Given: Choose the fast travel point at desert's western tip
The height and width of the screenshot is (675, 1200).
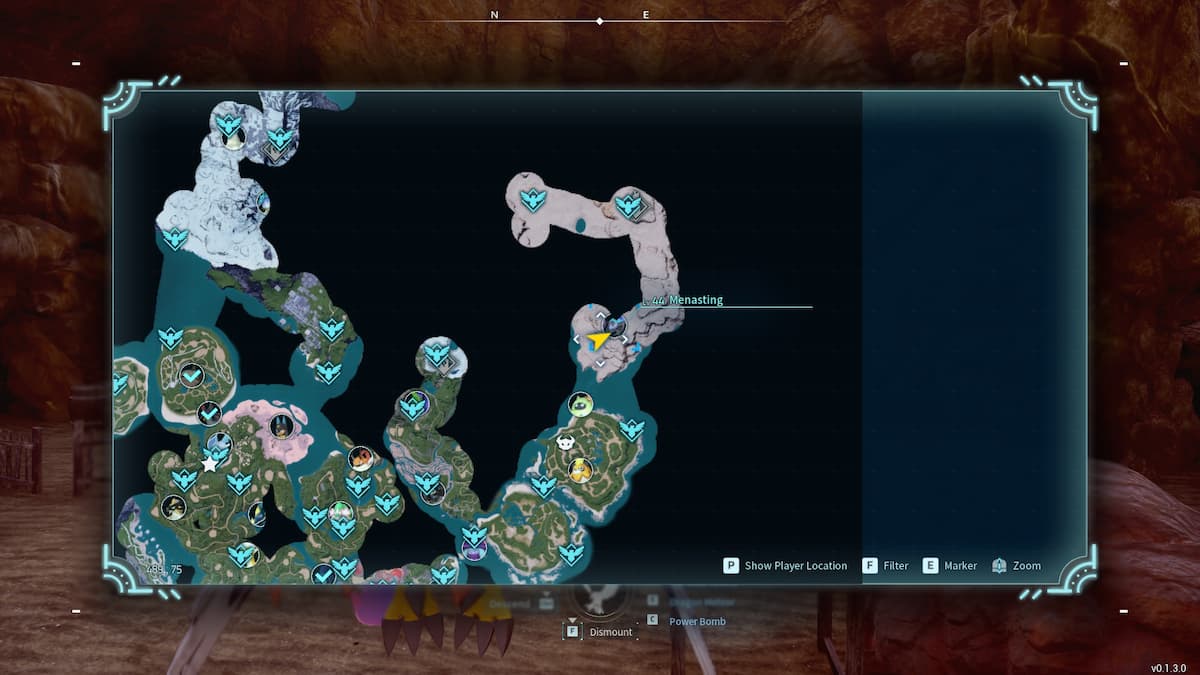Looking at the screenshot, I should tap(533, 200).
